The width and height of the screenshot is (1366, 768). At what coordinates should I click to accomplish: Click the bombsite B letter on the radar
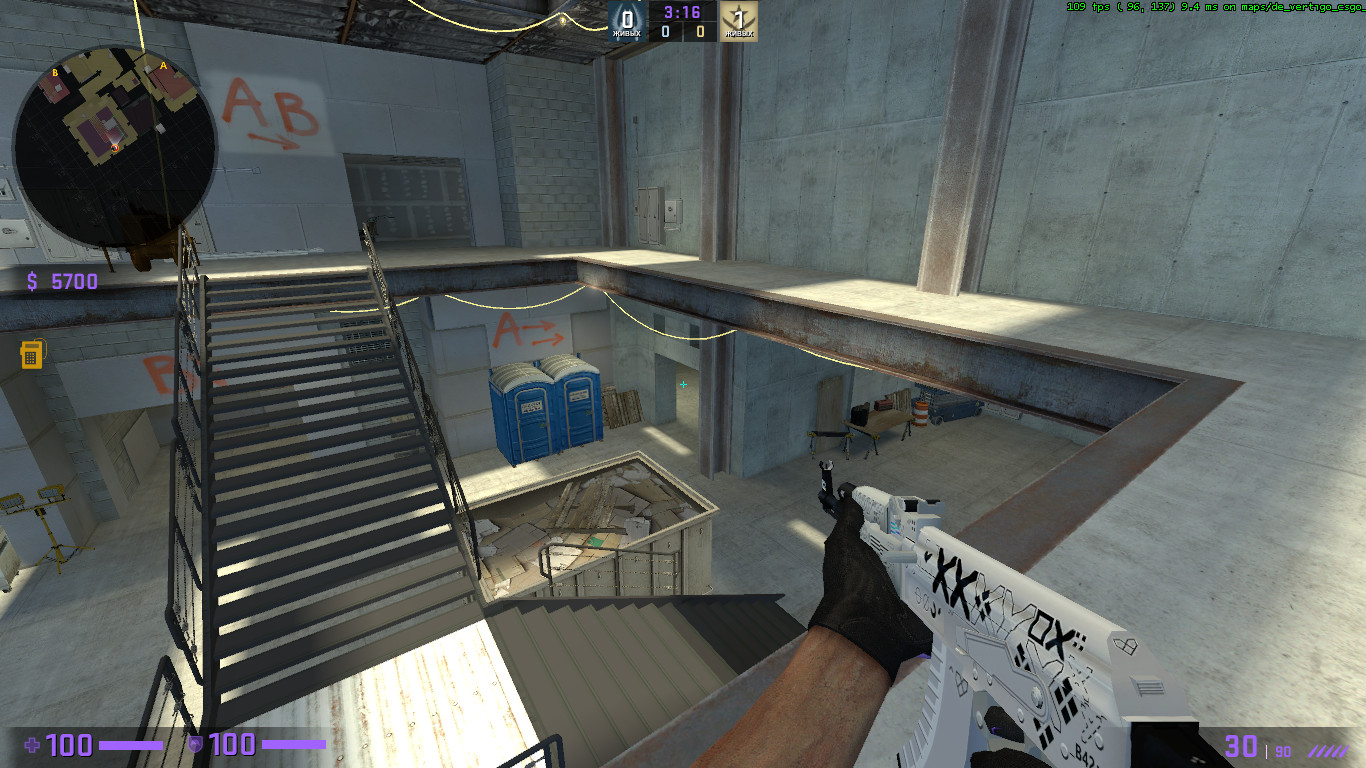(55, 72)
